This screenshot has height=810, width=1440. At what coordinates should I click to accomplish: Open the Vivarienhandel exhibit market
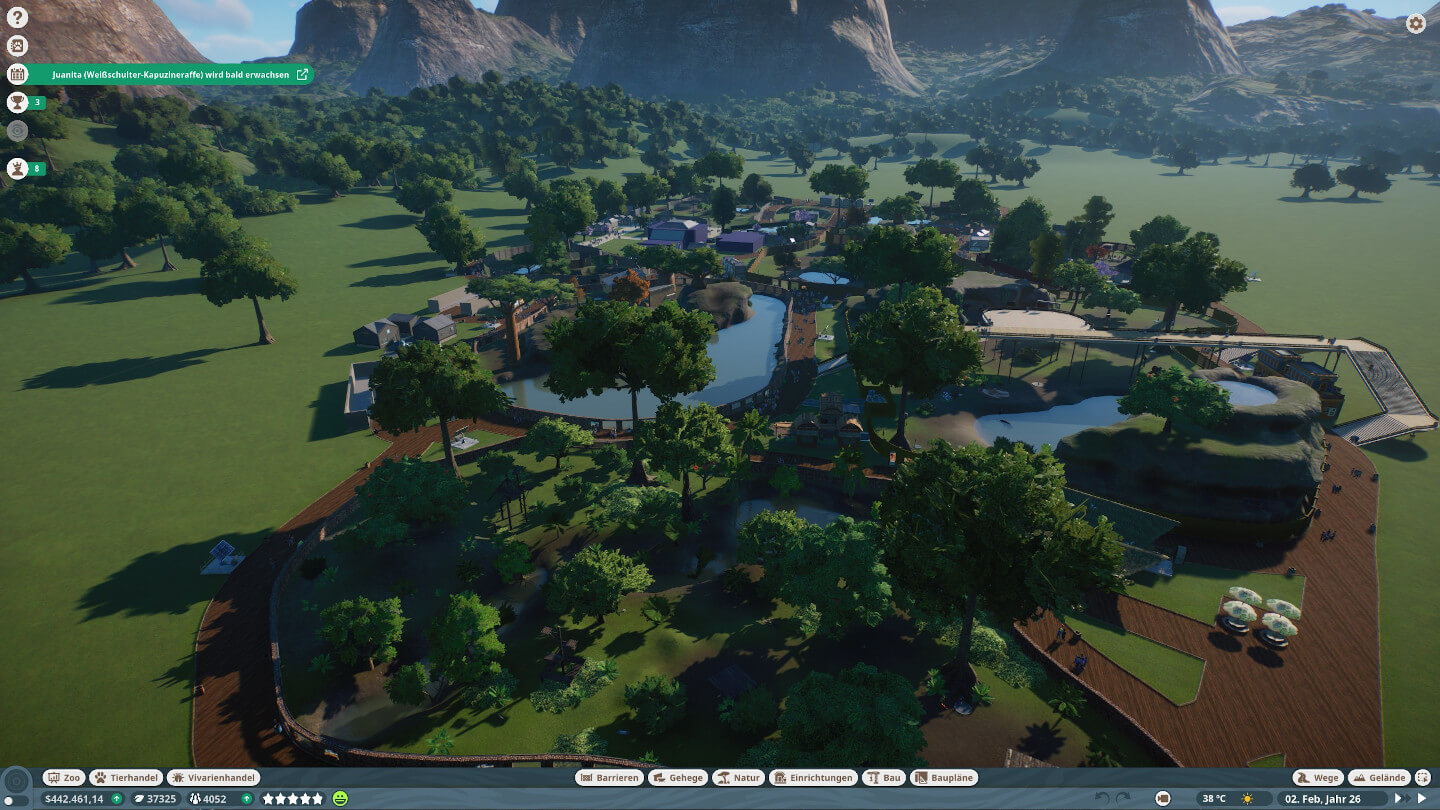214,777
